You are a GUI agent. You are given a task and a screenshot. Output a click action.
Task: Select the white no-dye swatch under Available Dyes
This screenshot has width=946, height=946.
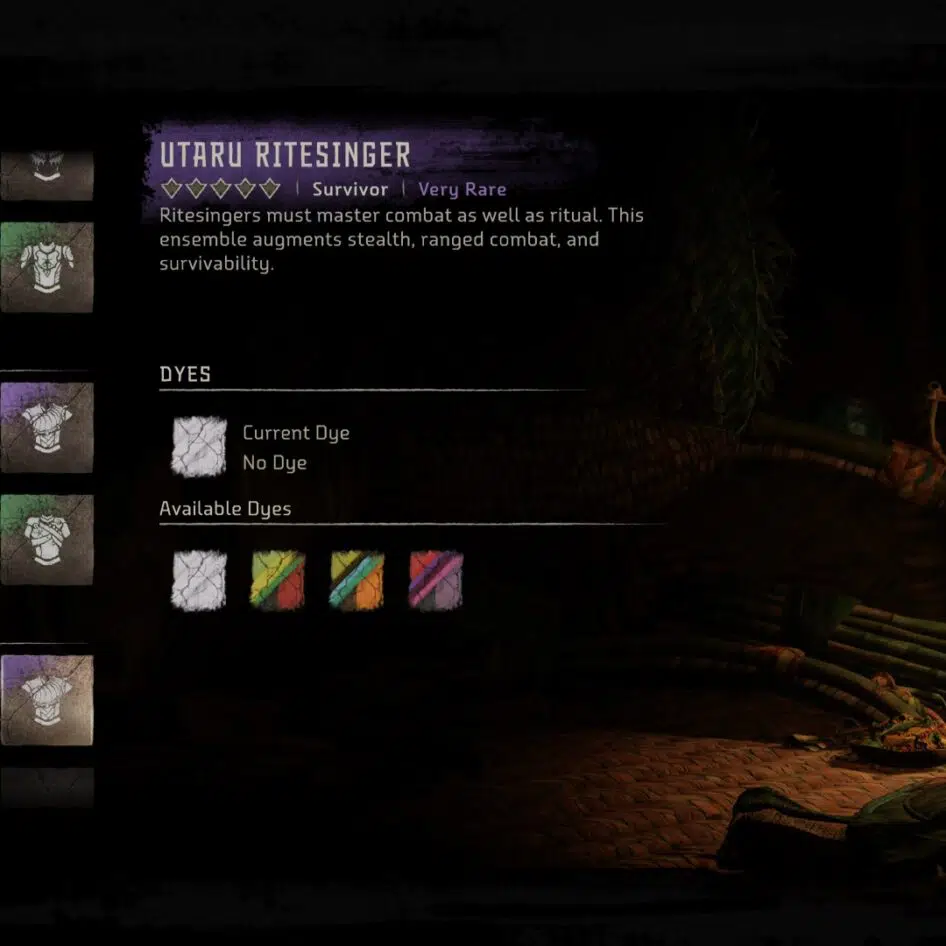(198, 580)
